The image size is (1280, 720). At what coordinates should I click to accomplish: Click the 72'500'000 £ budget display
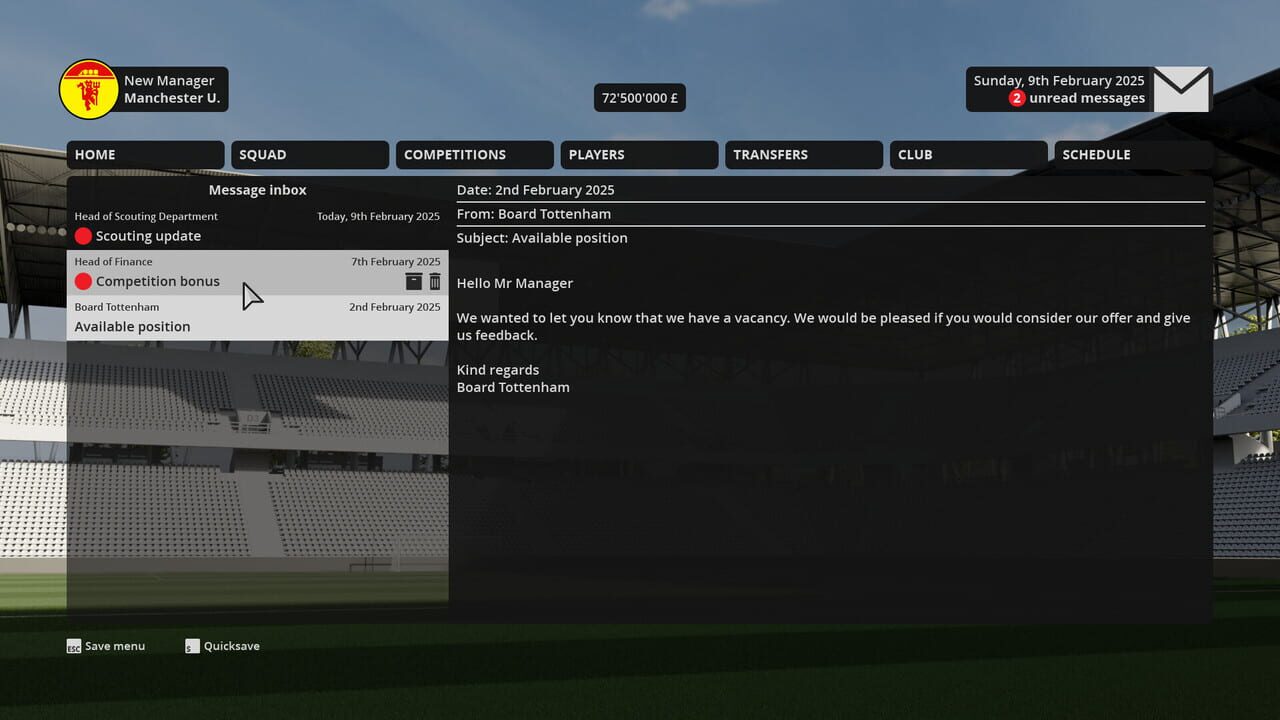tap(639, 97)
